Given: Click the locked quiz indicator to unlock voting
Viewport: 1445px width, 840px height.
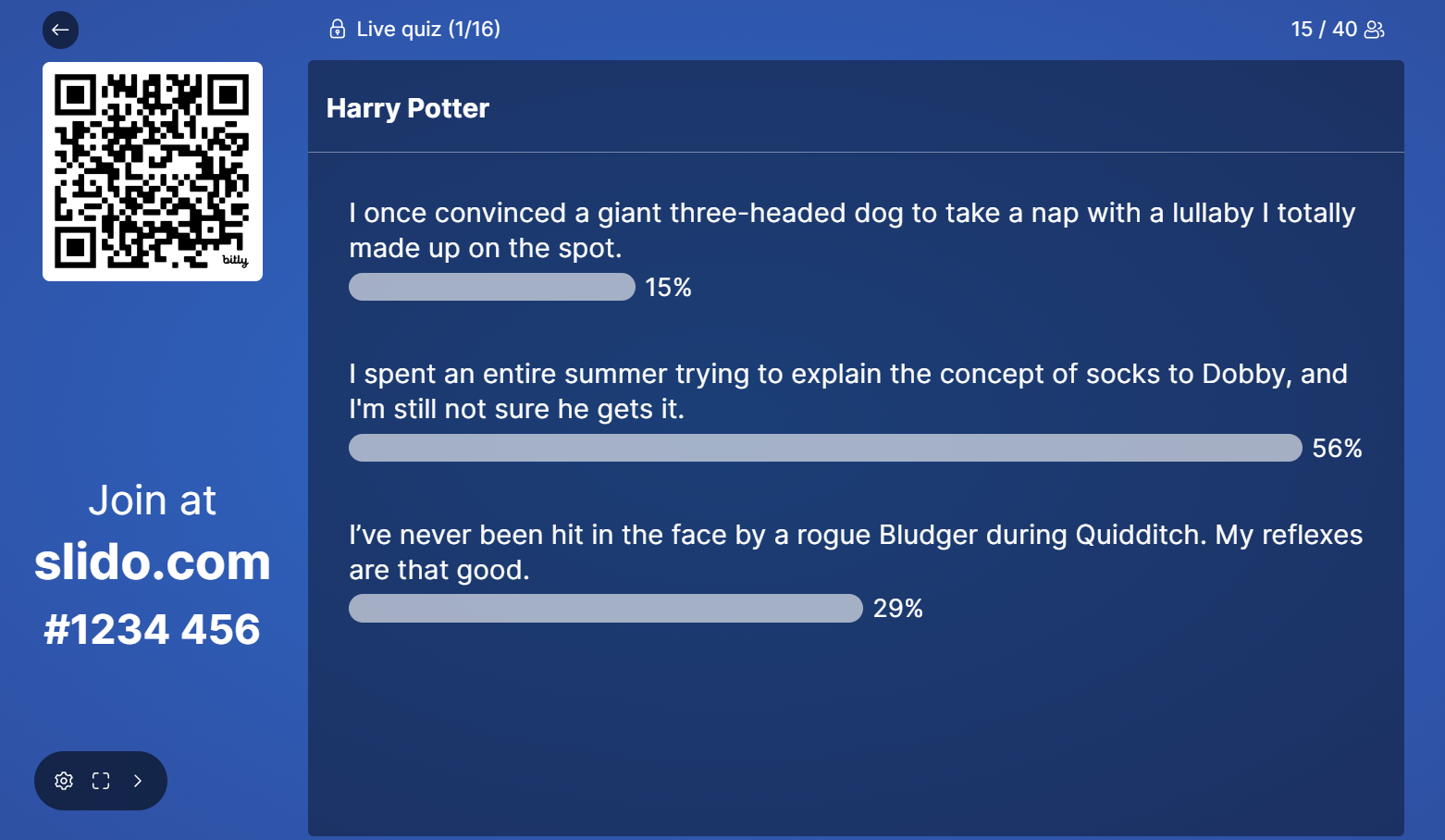Looking at the screenshot, I should 337,29.
